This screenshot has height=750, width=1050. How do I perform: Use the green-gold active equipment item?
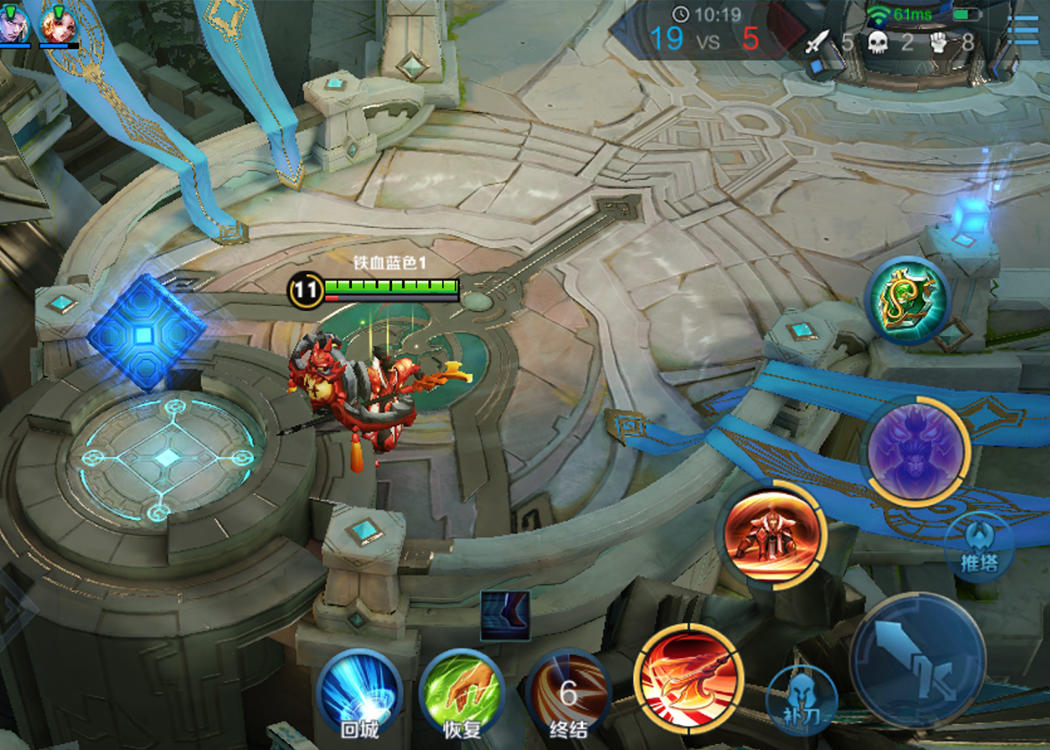[907, 300]
